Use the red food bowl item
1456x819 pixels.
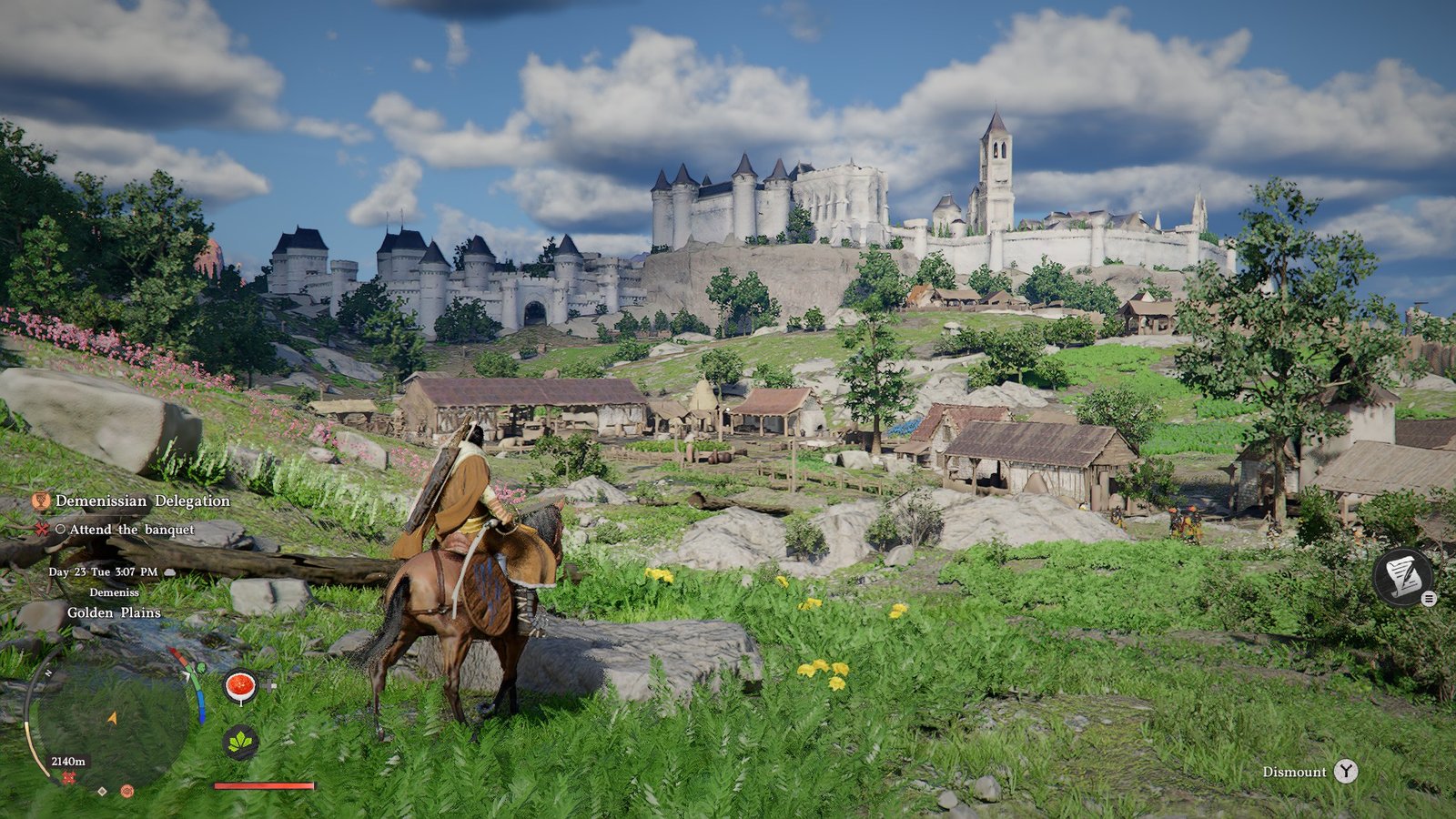tap(240, 687)
